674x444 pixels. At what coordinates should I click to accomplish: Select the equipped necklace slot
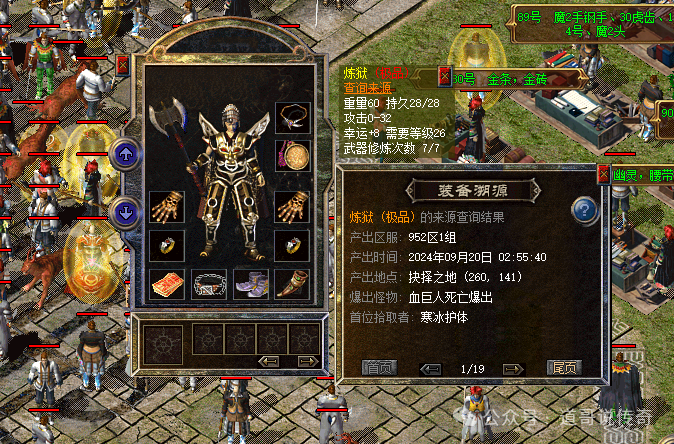[292, 118]
